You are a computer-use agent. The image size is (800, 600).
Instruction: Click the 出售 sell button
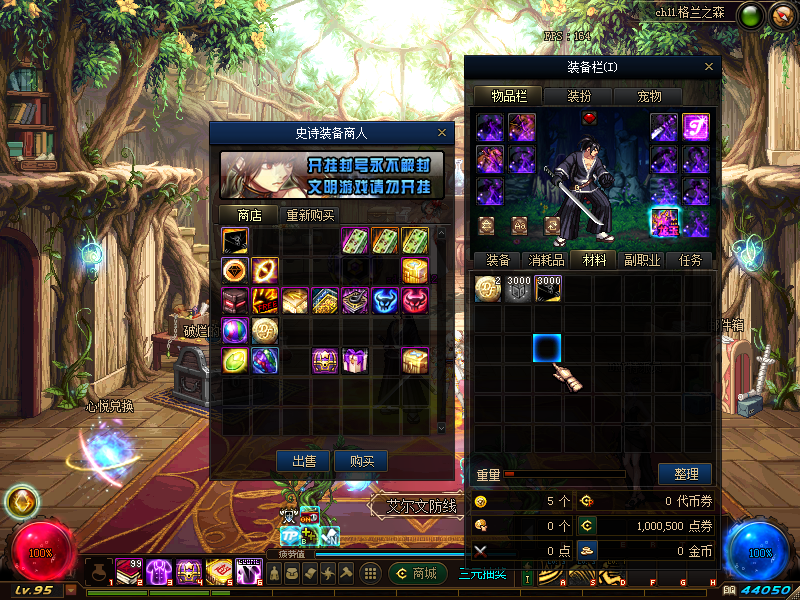click(x=303, y=461)
